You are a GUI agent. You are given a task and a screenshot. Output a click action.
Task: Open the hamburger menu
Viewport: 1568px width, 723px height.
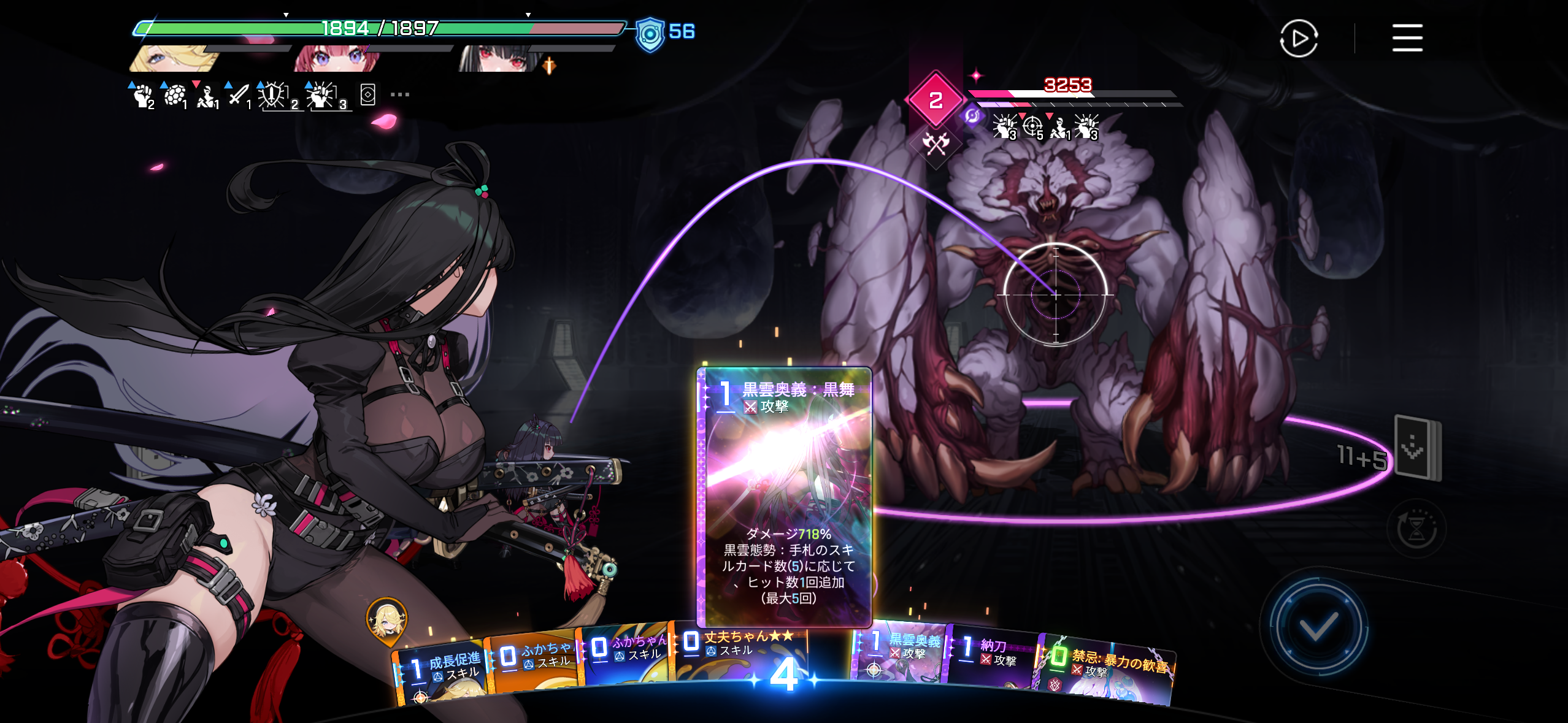(x=1407, y=38)
